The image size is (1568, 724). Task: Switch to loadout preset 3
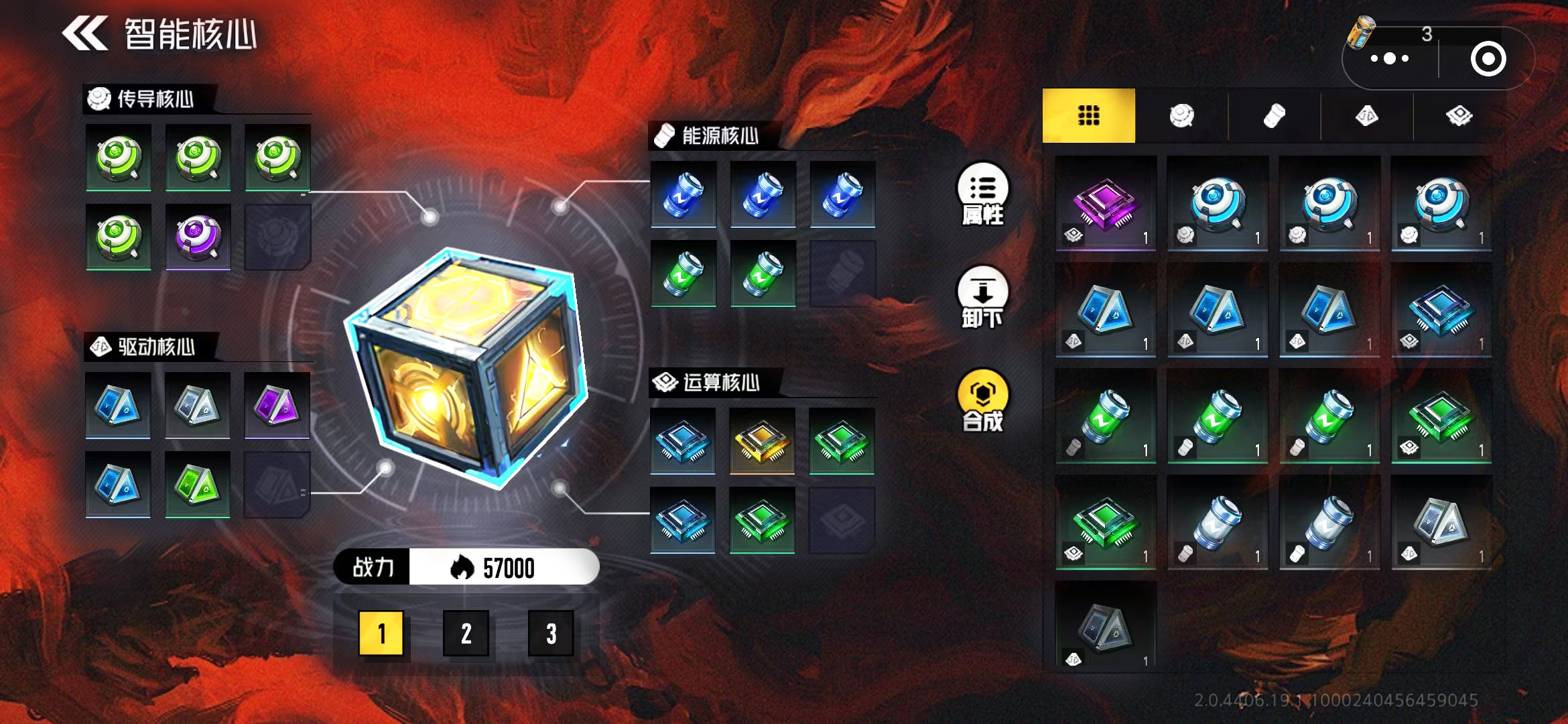coord(551,633)
